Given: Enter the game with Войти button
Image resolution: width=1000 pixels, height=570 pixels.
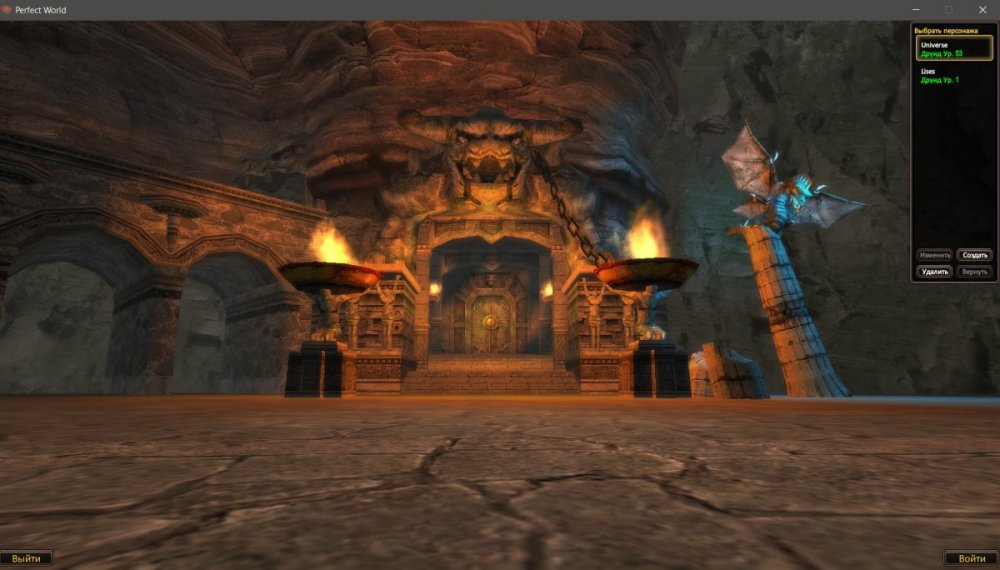Looking at the screenshot, I should [971, 558].
